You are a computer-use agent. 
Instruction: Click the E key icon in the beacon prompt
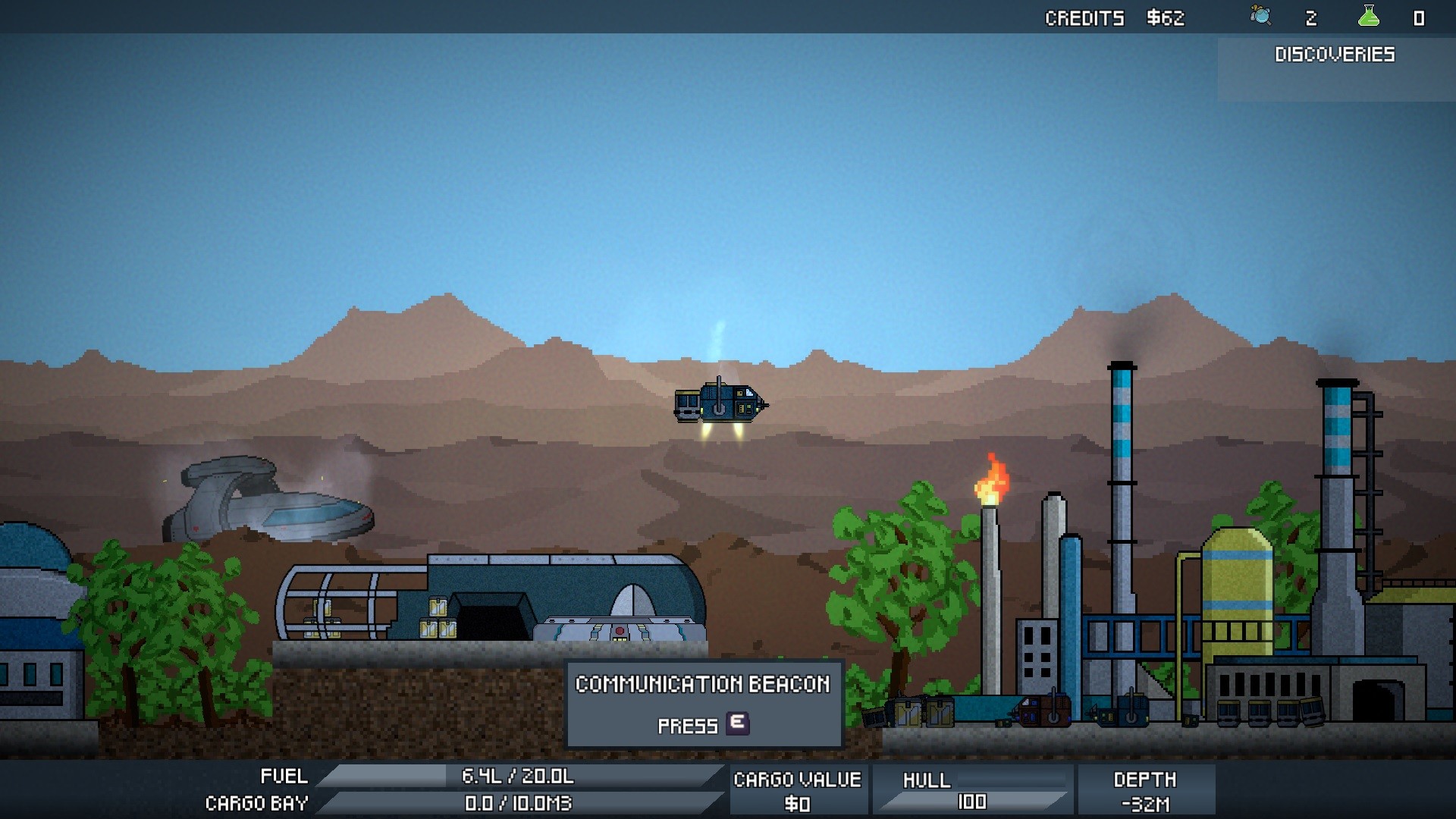tap(736, 724)
